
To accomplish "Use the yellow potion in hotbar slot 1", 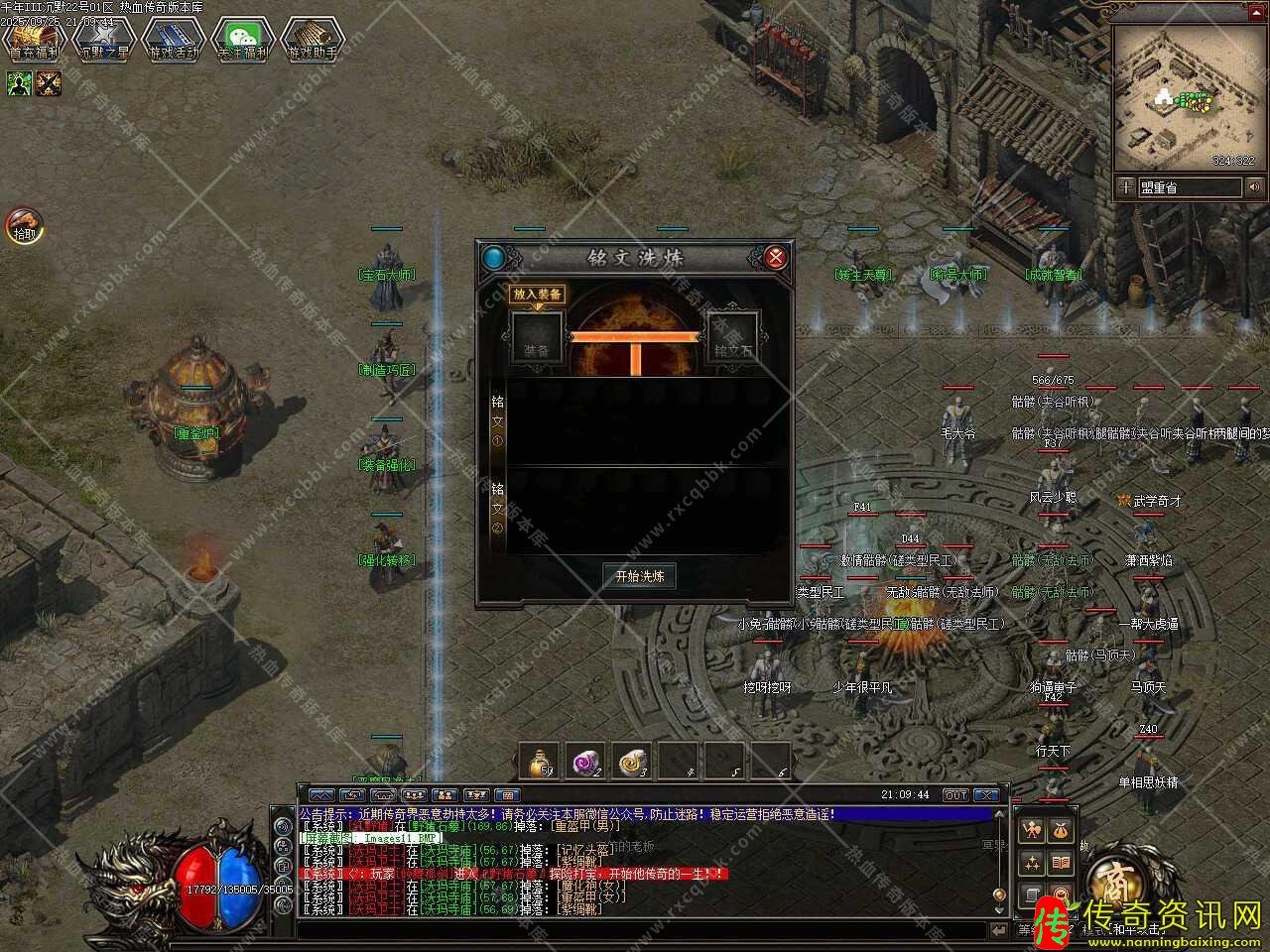I will [539, 762].
